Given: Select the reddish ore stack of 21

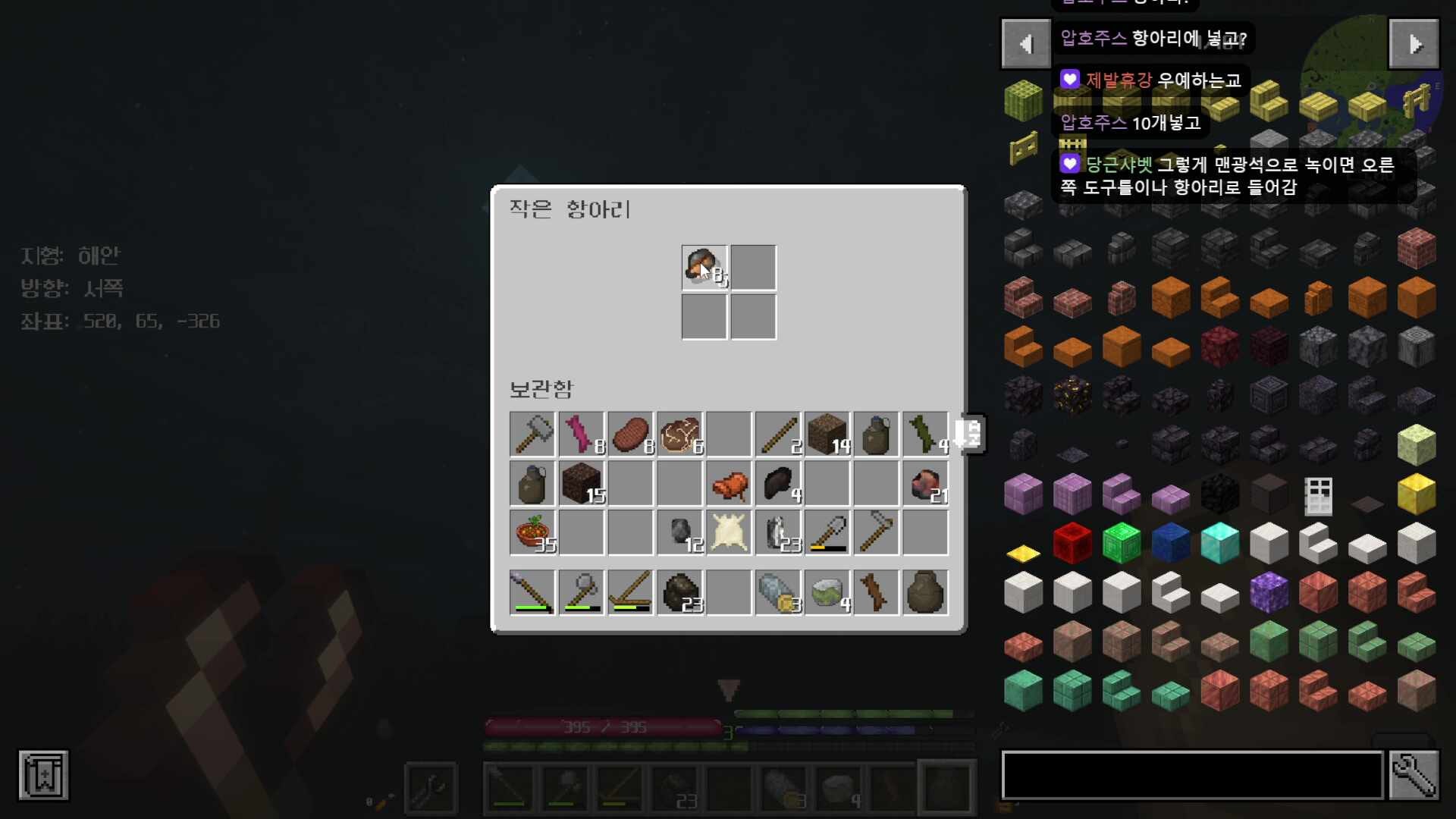Looking at the screenshot, I should point(925,484).
